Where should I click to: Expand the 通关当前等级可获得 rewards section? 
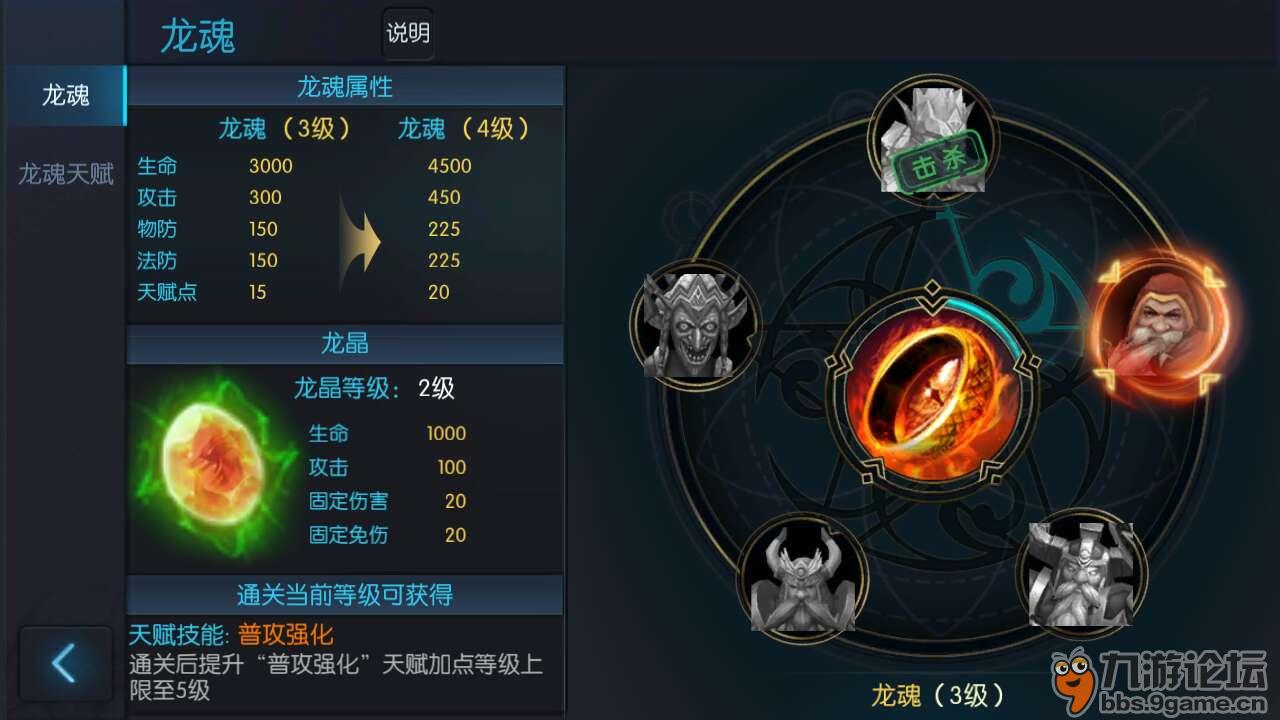[345, 595]
